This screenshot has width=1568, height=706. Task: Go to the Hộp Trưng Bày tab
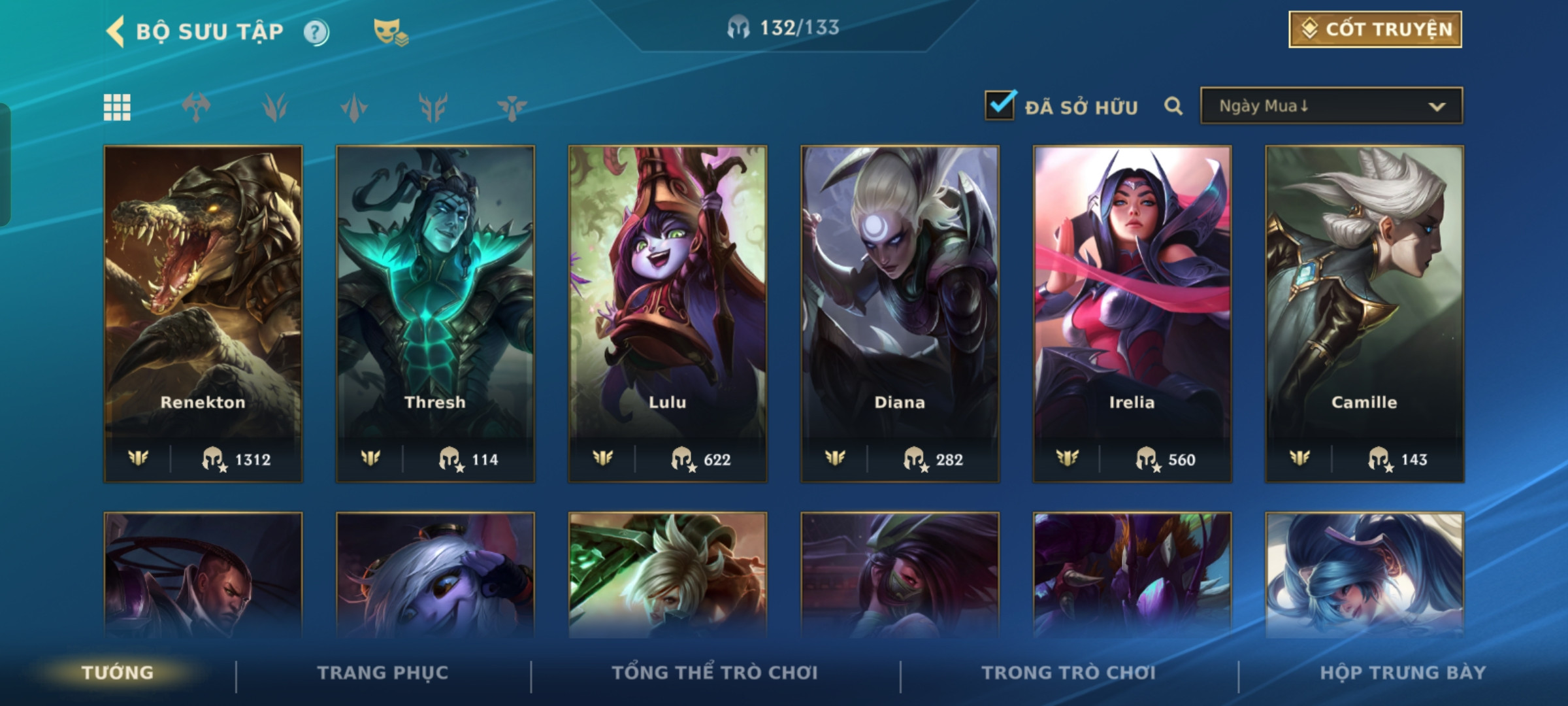click(x=1403, y=673)
